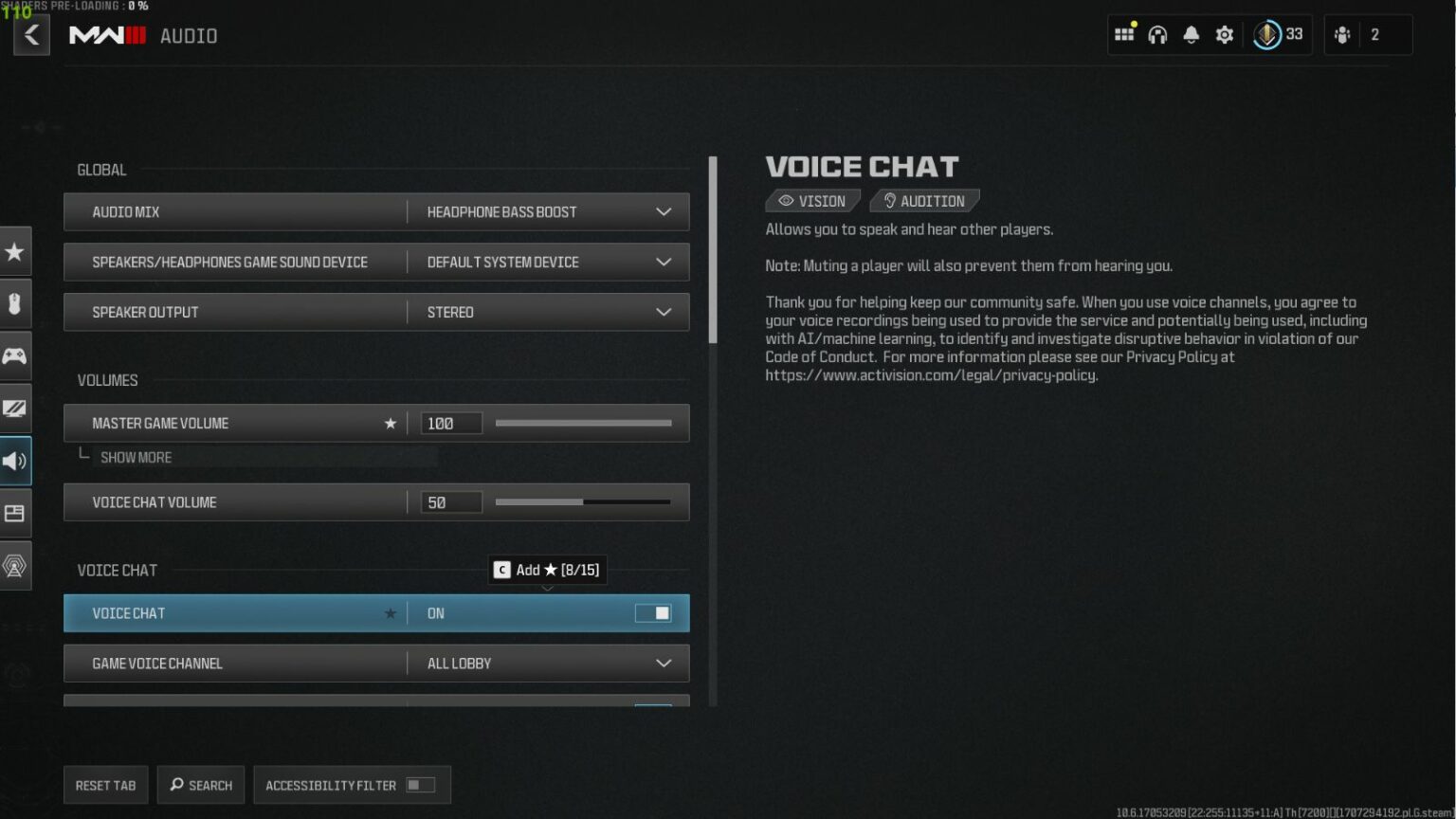The height and width of the screenshot is (819, 1456).
Task: Open the Controller settings section
Action: [14, 355]
